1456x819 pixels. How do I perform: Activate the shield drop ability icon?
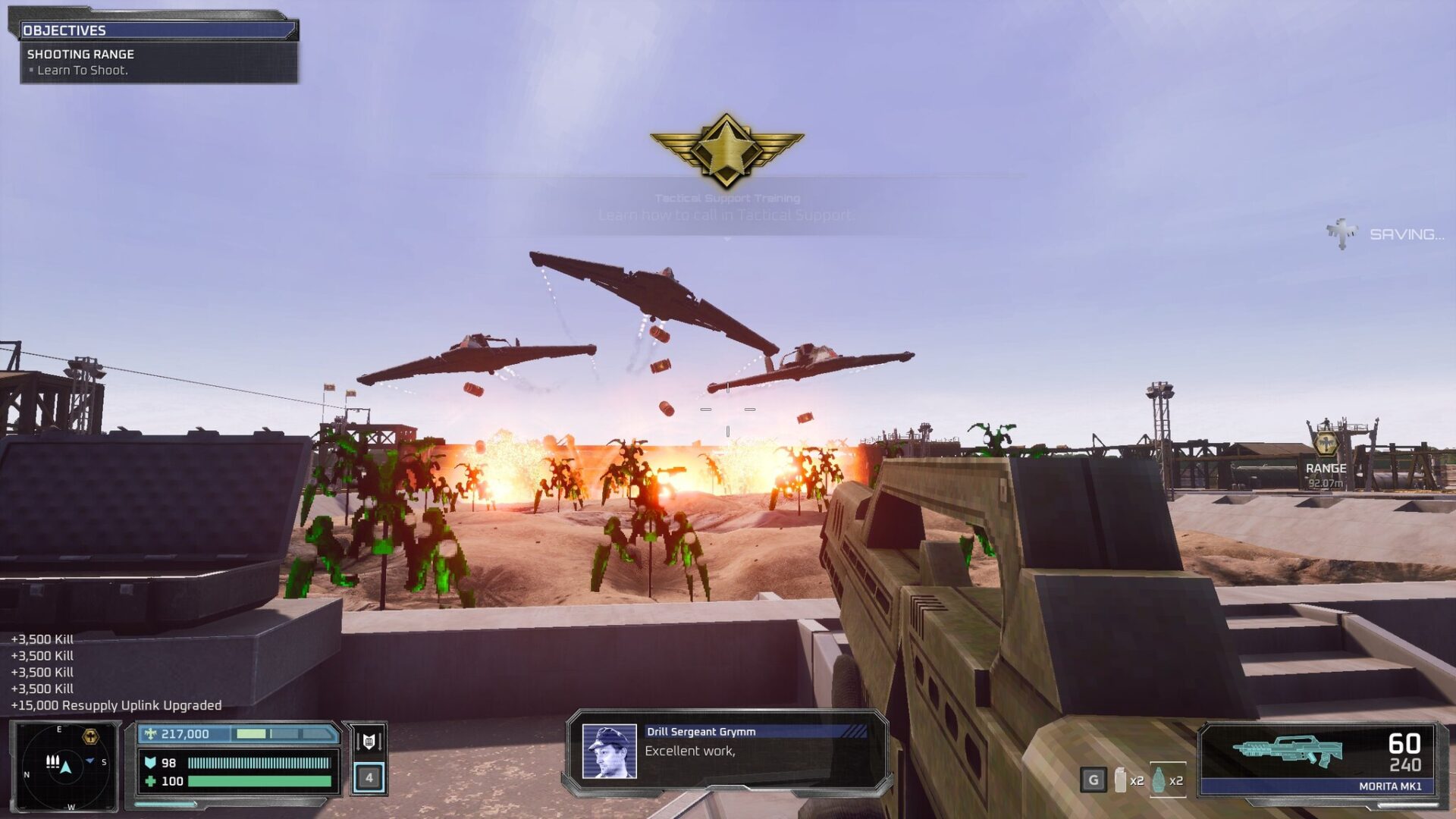click(x=369, y=741)
